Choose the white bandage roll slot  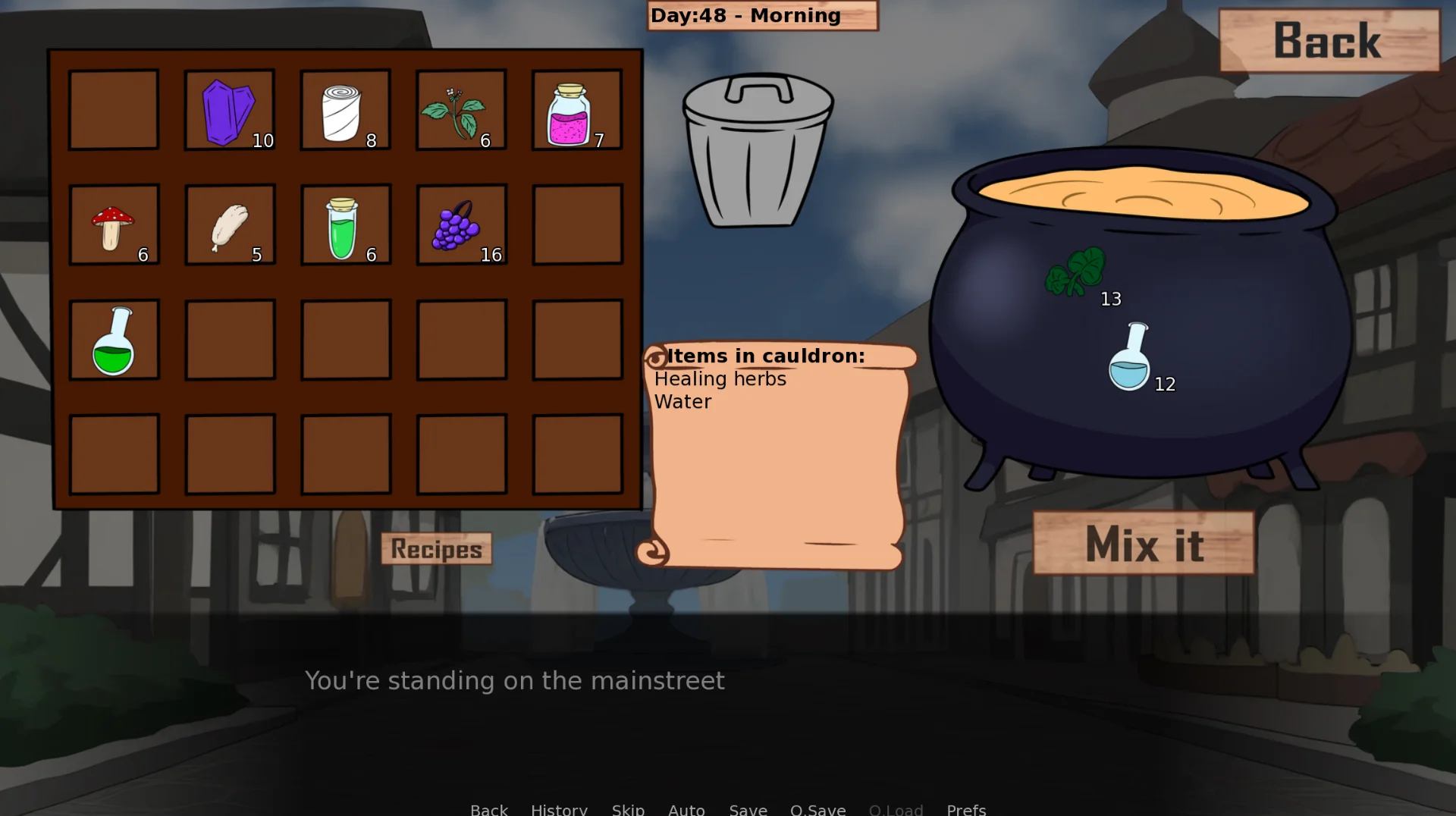click(x=345, y=111)
